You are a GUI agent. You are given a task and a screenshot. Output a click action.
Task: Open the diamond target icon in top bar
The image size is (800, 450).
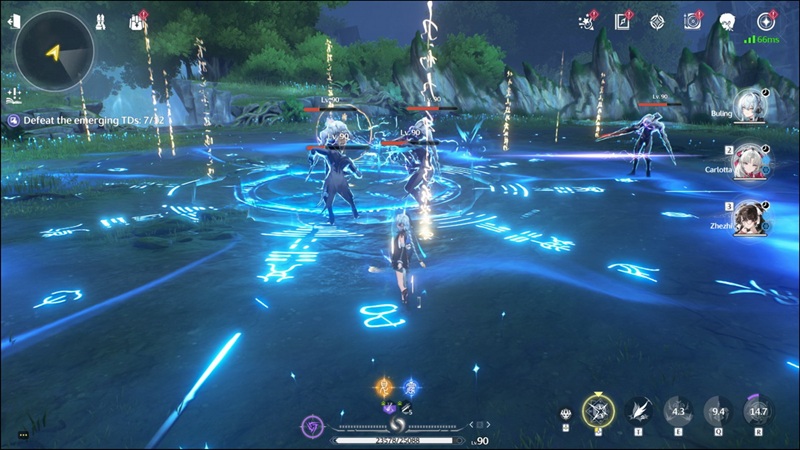click(657, 21)
